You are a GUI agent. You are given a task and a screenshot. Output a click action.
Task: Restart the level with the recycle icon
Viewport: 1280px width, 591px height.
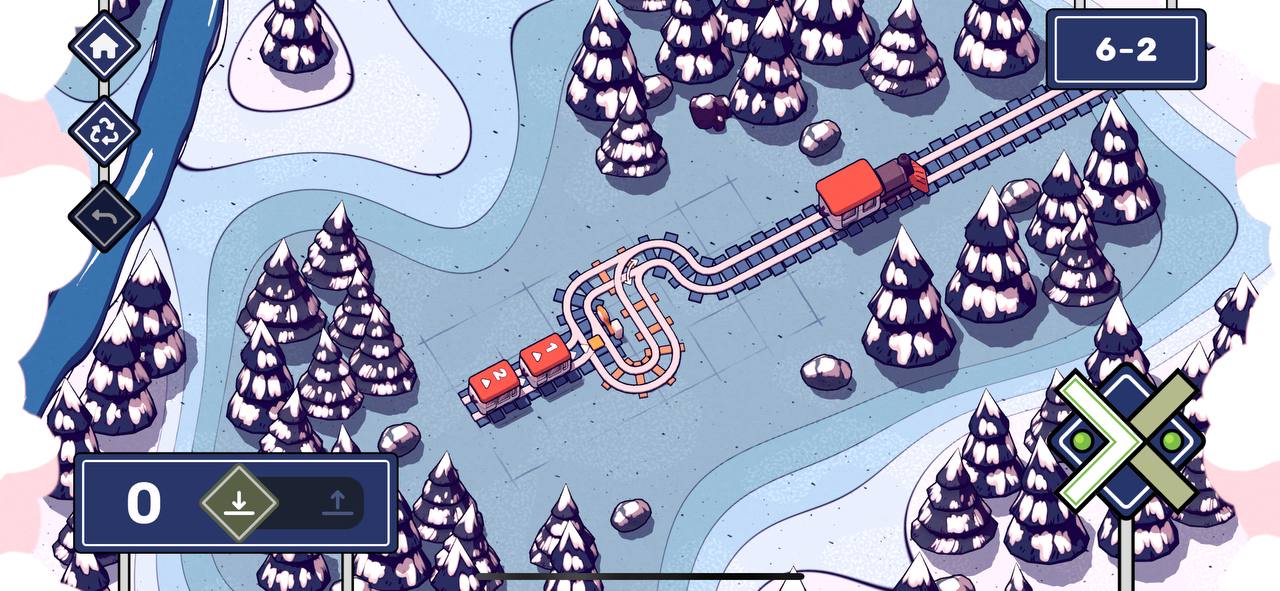point(104,131)
